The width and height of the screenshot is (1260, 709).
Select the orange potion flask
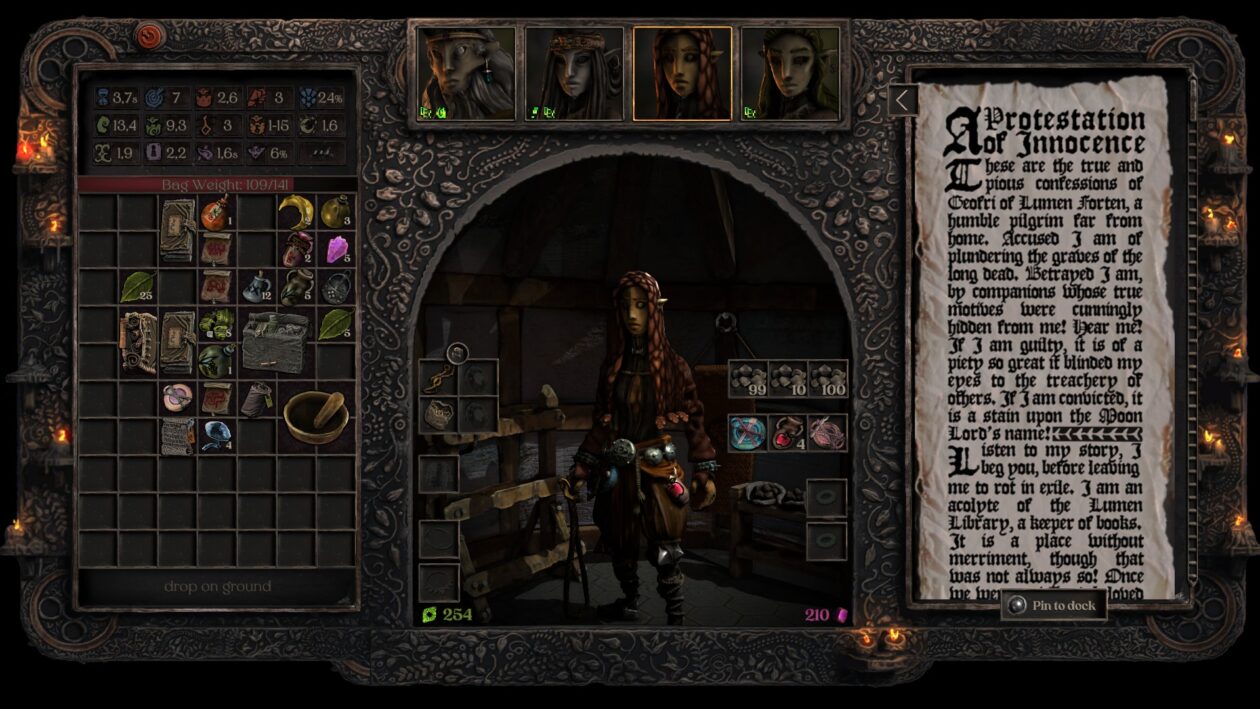pos(216,212)
